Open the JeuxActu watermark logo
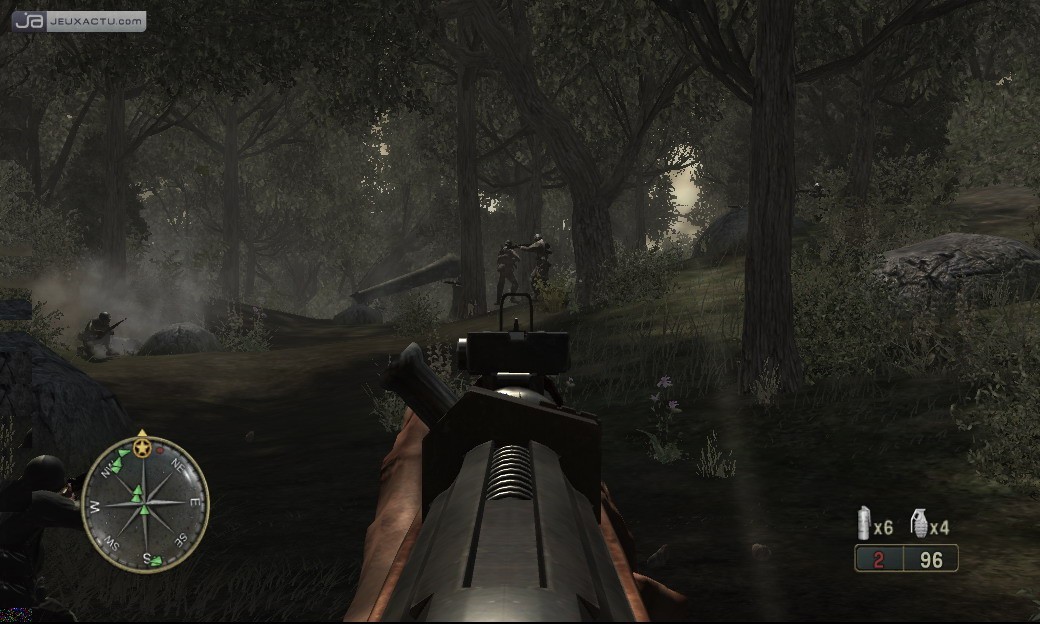 click(x=79, y=21)
